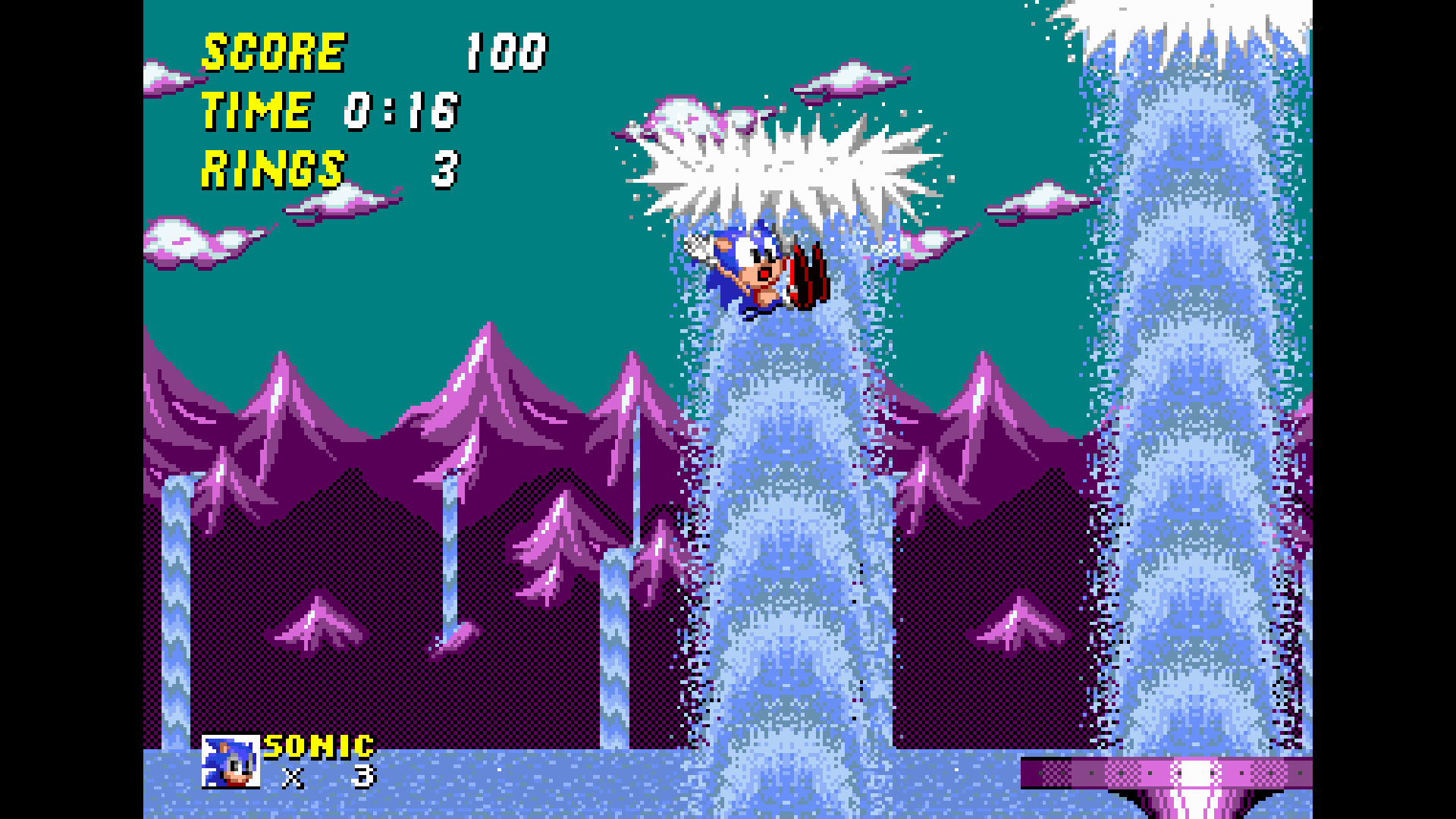Select the SCORE label in the HUD
Viewport: 1456px width, 819px height.
click(271, 51)
